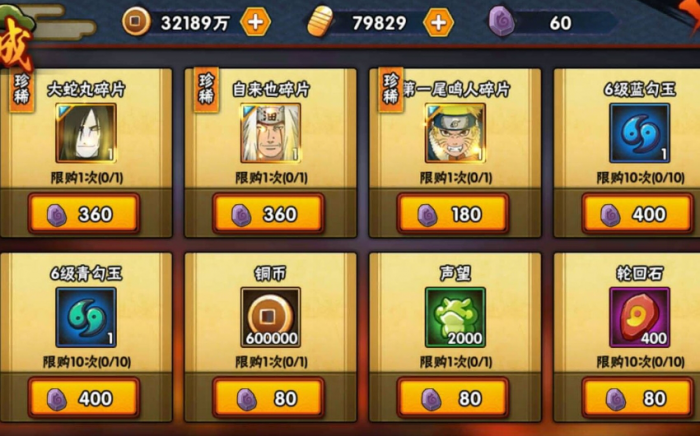Purchase 600000 copper coins for 80
Image resolution: width=700 pixels, height=436 pixels.
click(x=268, y=398)
